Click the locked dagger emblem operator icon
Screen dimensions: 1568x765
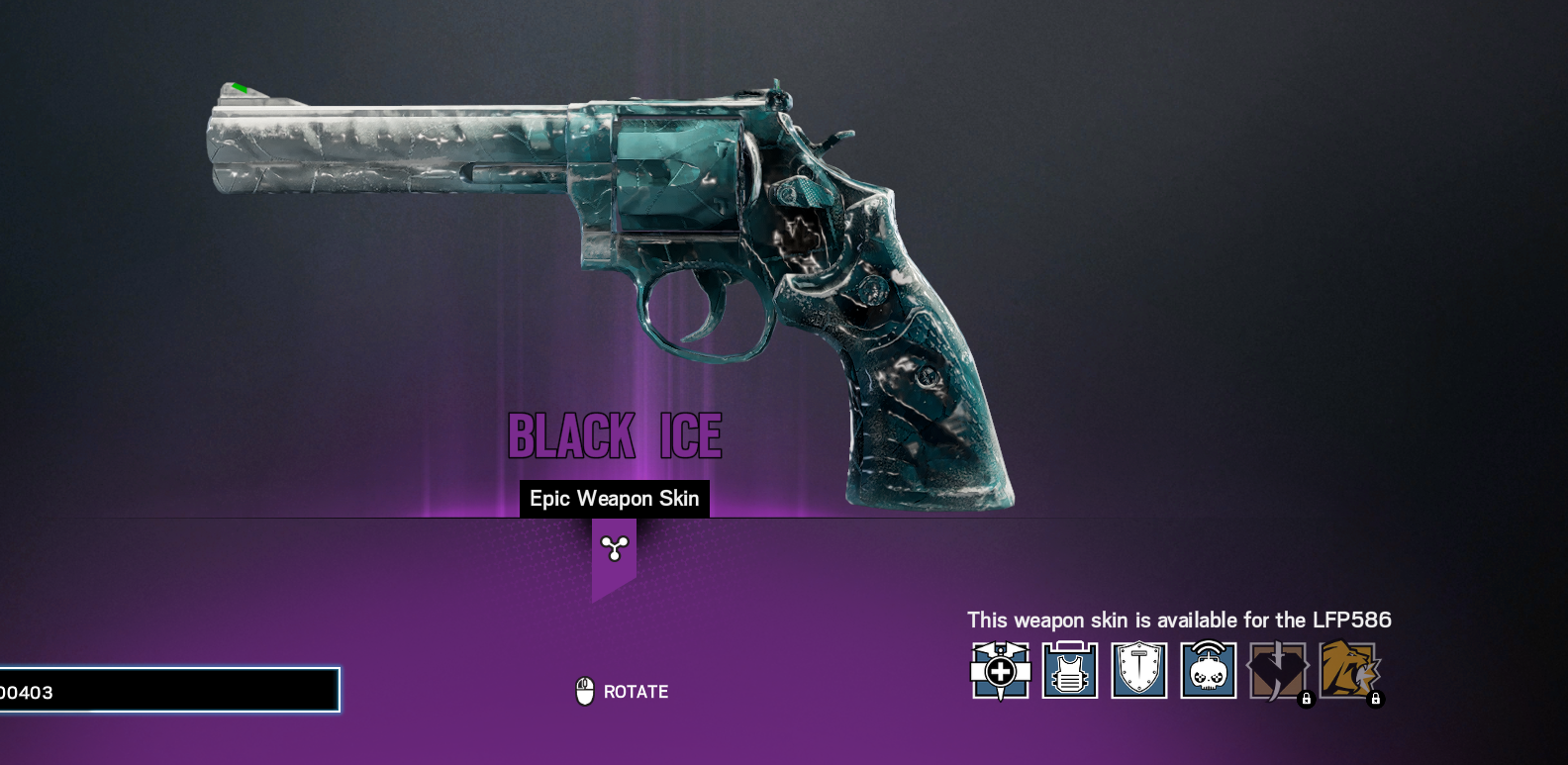tap(1277, 671)
